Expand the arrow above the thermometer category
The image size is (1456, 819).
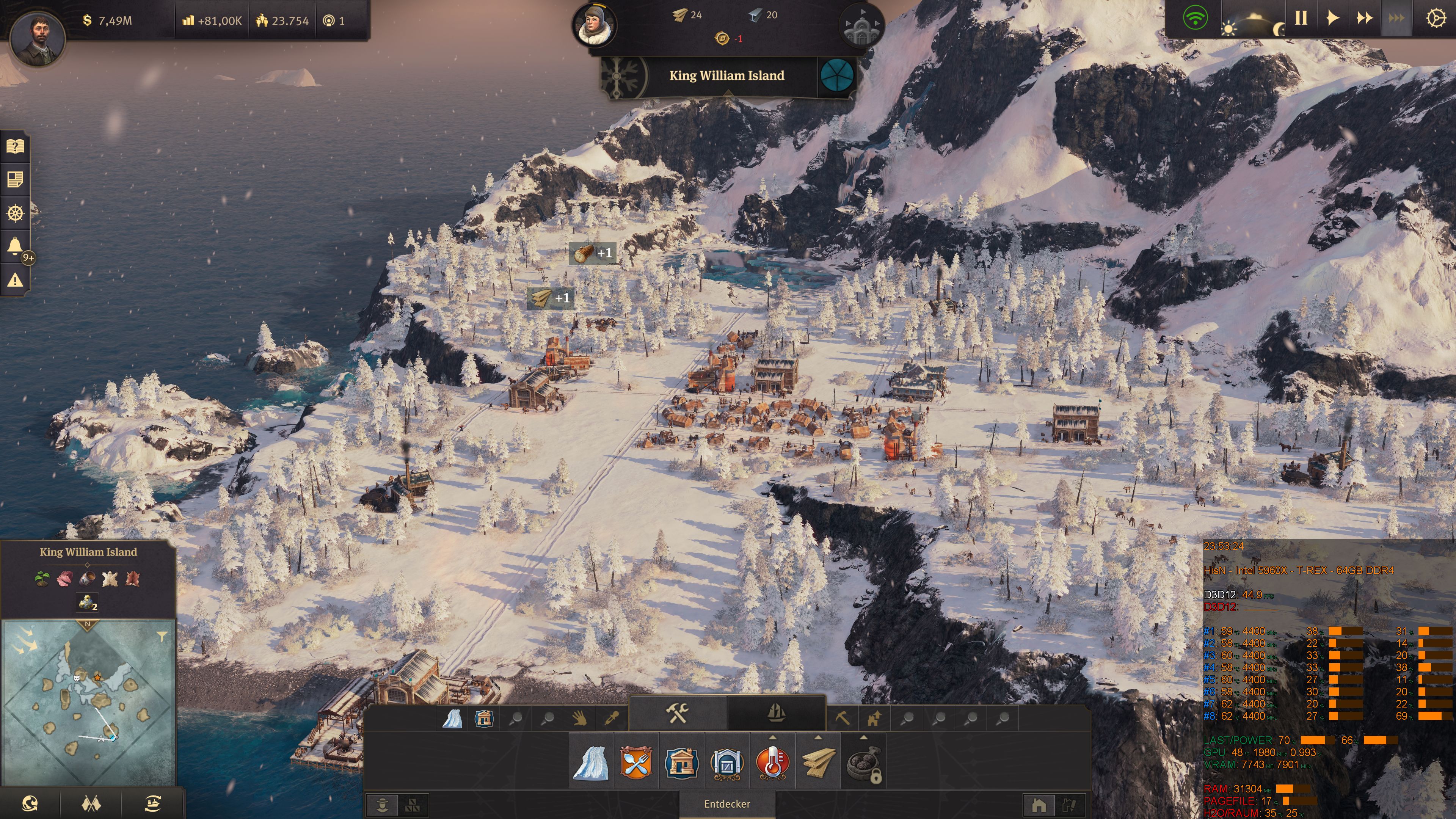tap(773, 738)
